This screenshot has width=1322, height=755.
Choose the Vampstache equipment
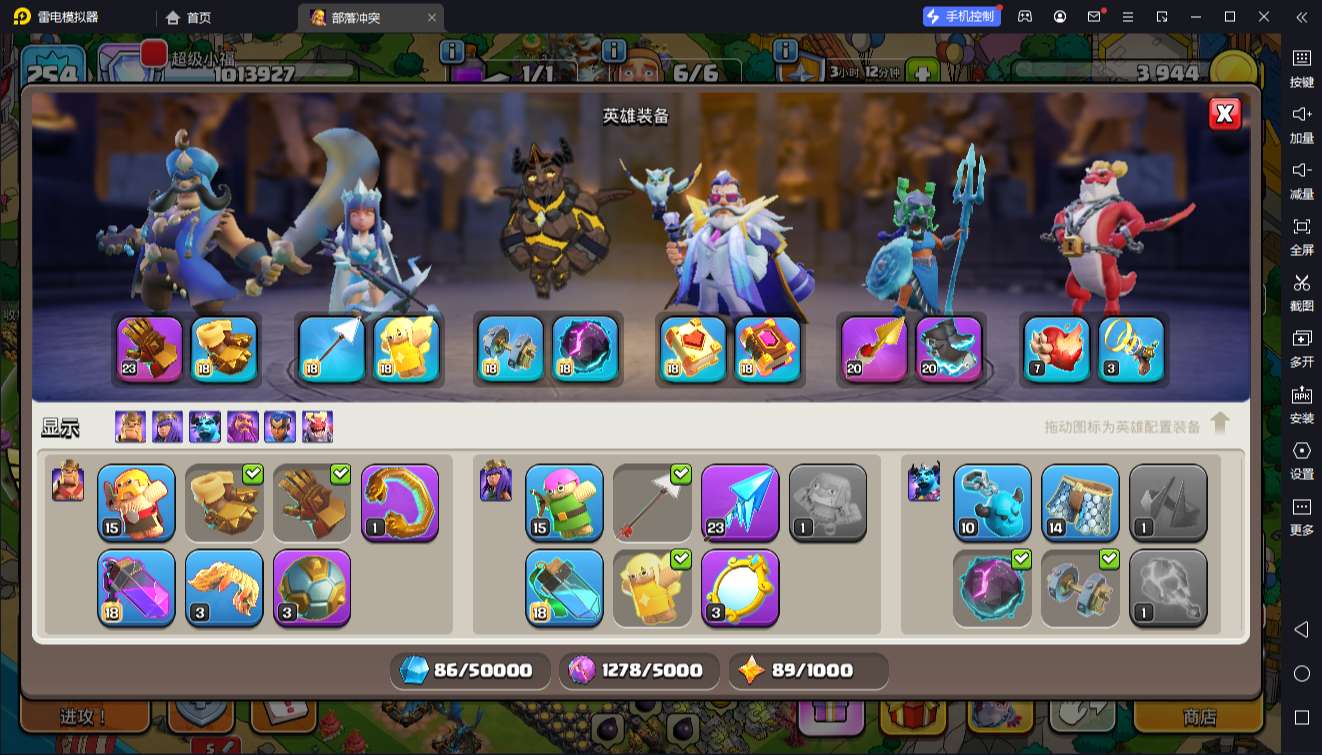click(x=224, y=588)
